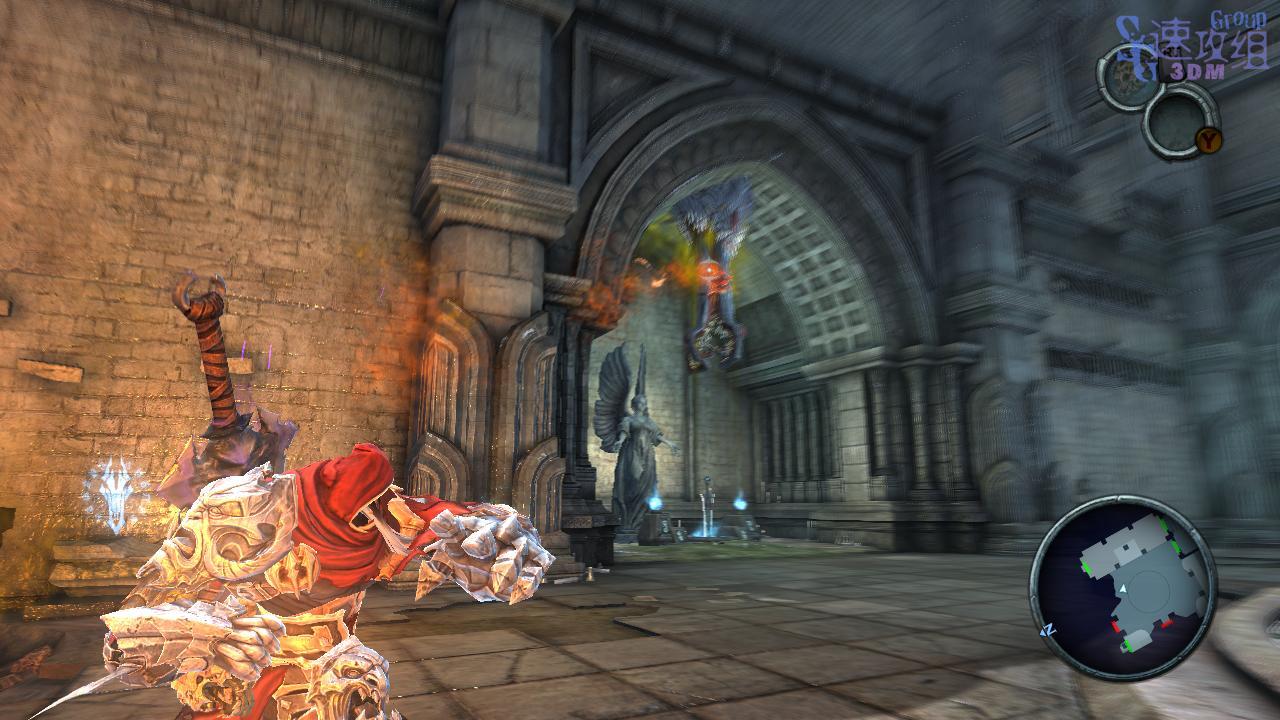Click the white player arrow on the minimap
1280x720 pixels.
[1122, 591]
